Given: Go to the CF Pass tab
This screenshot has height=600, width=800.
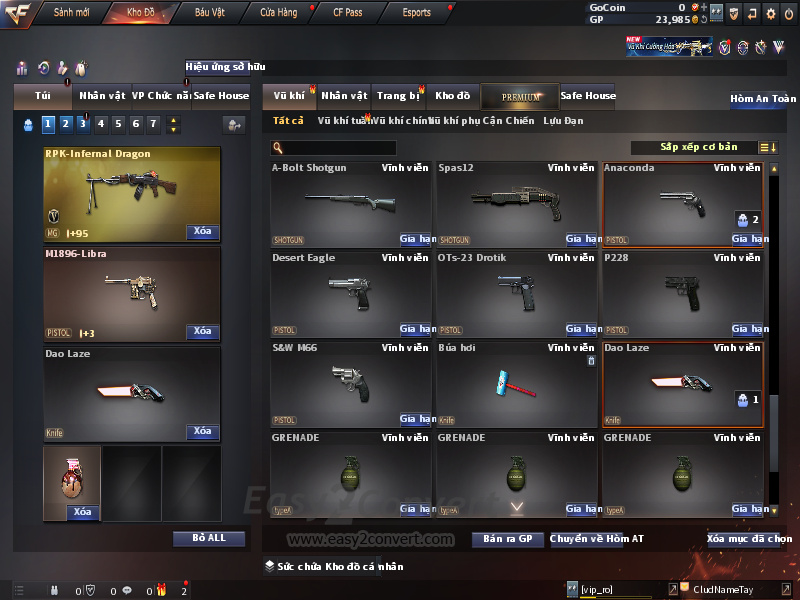Looking at the screenshot, I should click(x=347, y=13).
